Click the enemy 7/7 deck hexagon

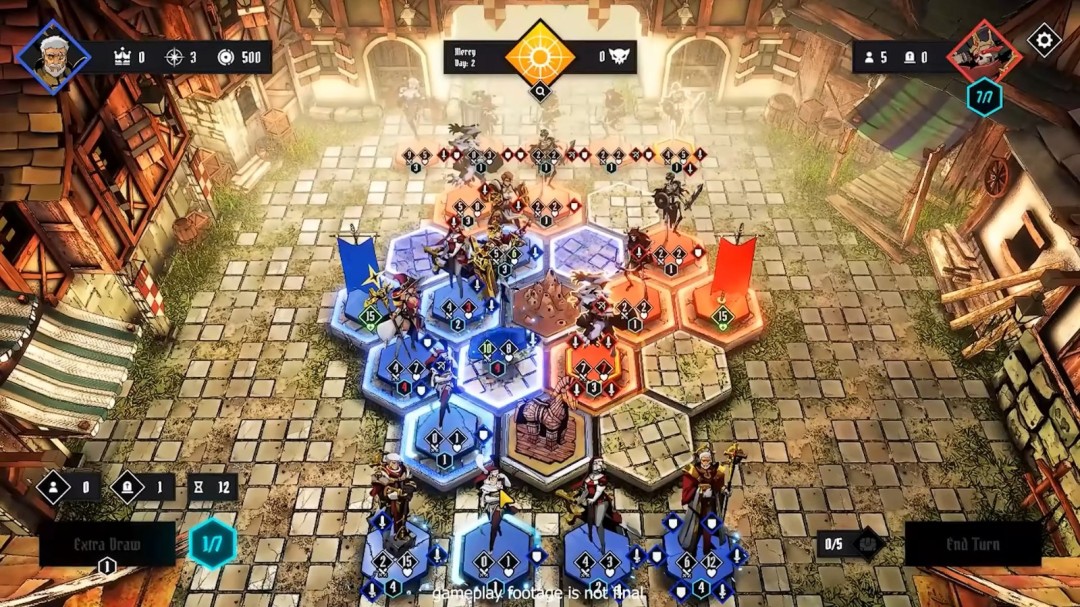click(x=984, y=97)
